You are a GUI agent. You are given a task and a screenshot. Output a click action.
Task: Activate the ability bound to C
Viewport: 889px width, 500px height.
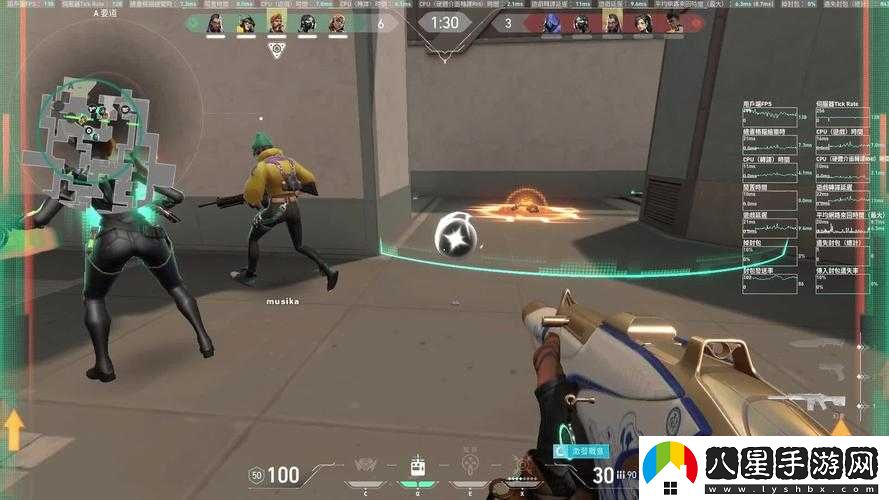tap(366, 467)
